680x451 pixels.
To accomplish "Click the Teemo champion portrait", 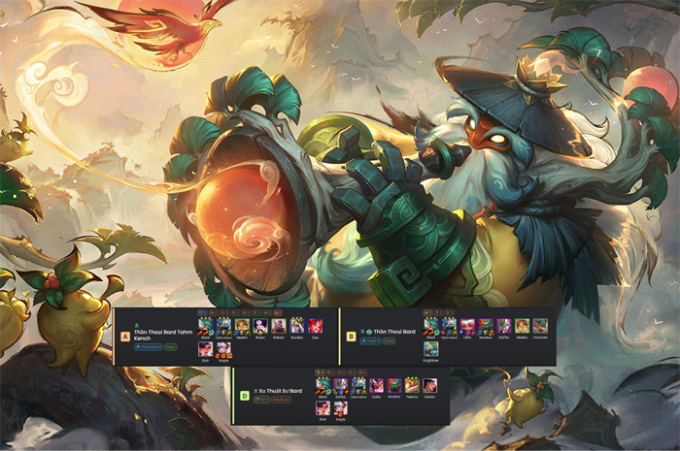I will (x=413, y=385).
